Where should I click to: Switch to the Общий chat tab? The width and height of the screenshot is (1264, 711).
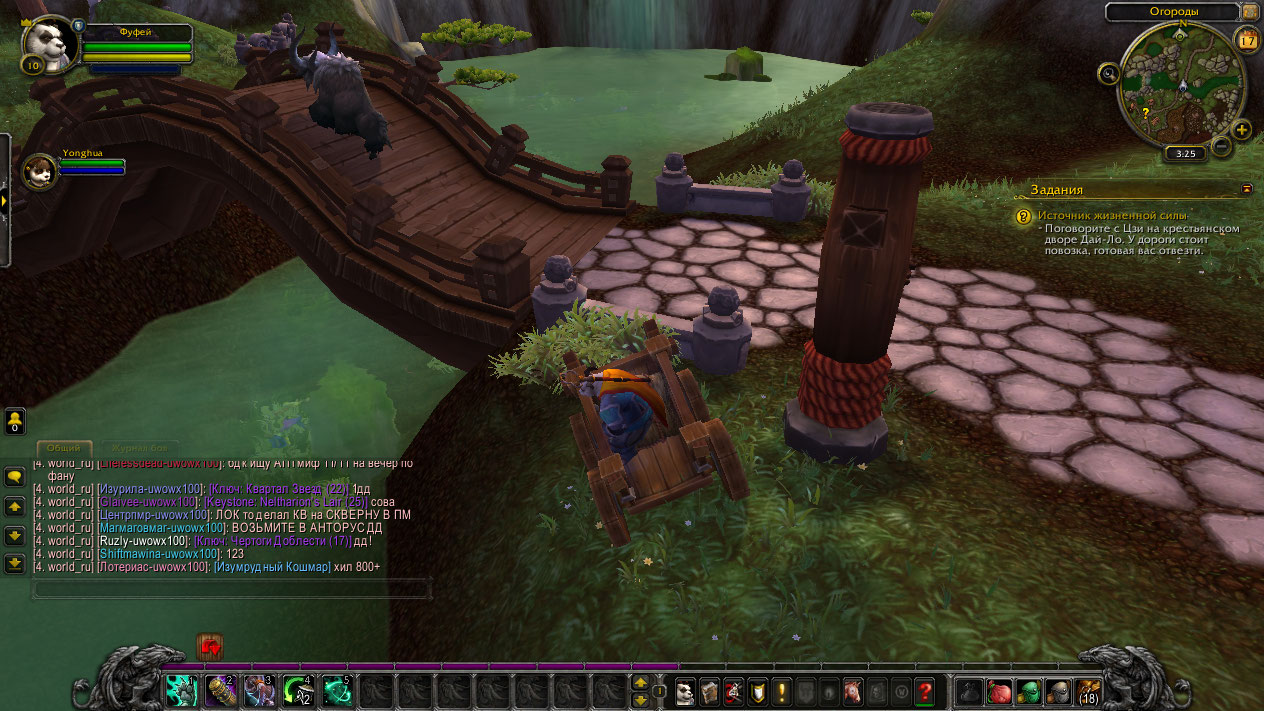[65, 447]
